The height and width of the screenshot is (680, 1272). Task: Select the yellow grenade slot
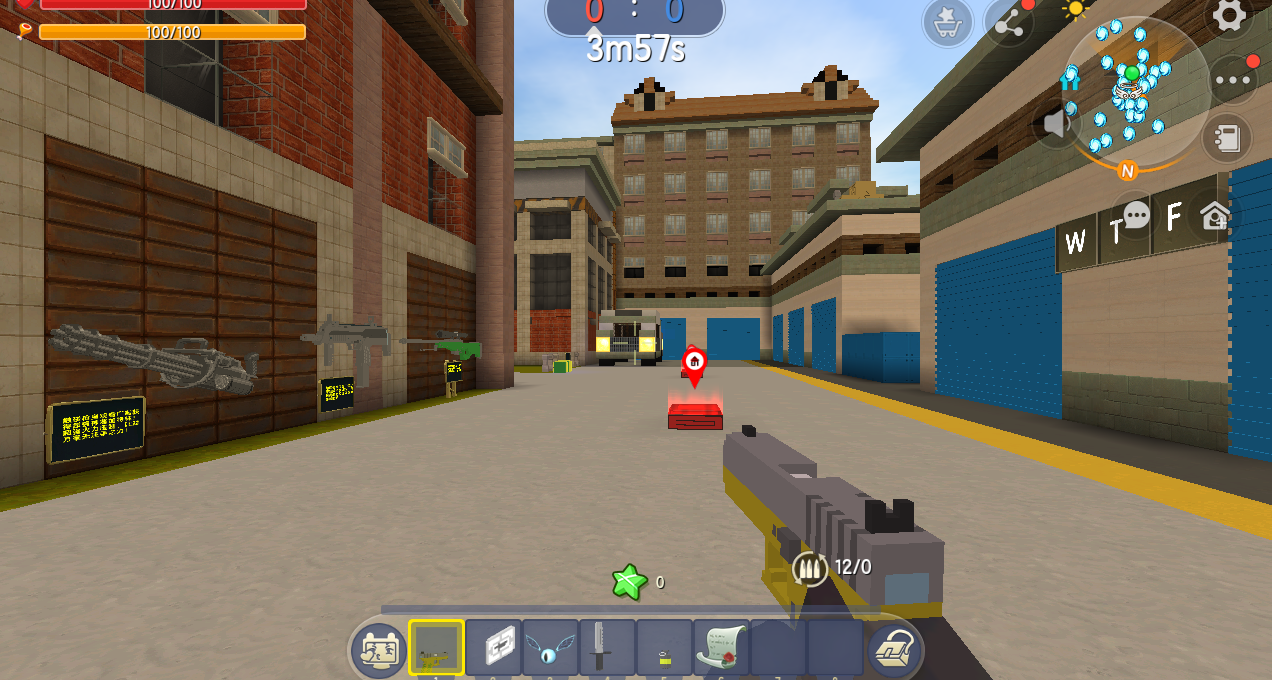664,648
